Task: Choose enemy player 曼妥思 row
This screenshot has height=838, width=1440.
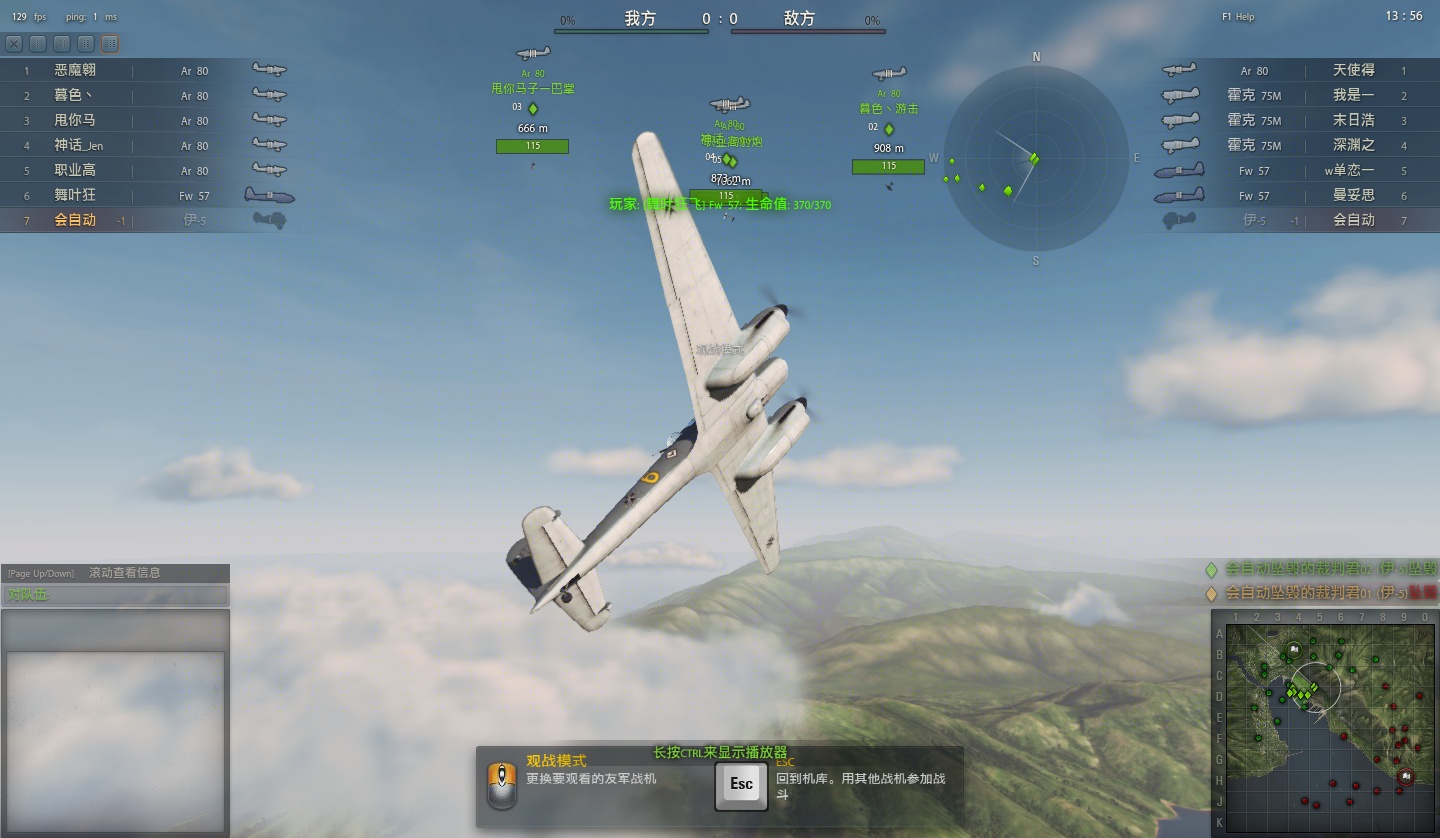Action: point(1353,196)
